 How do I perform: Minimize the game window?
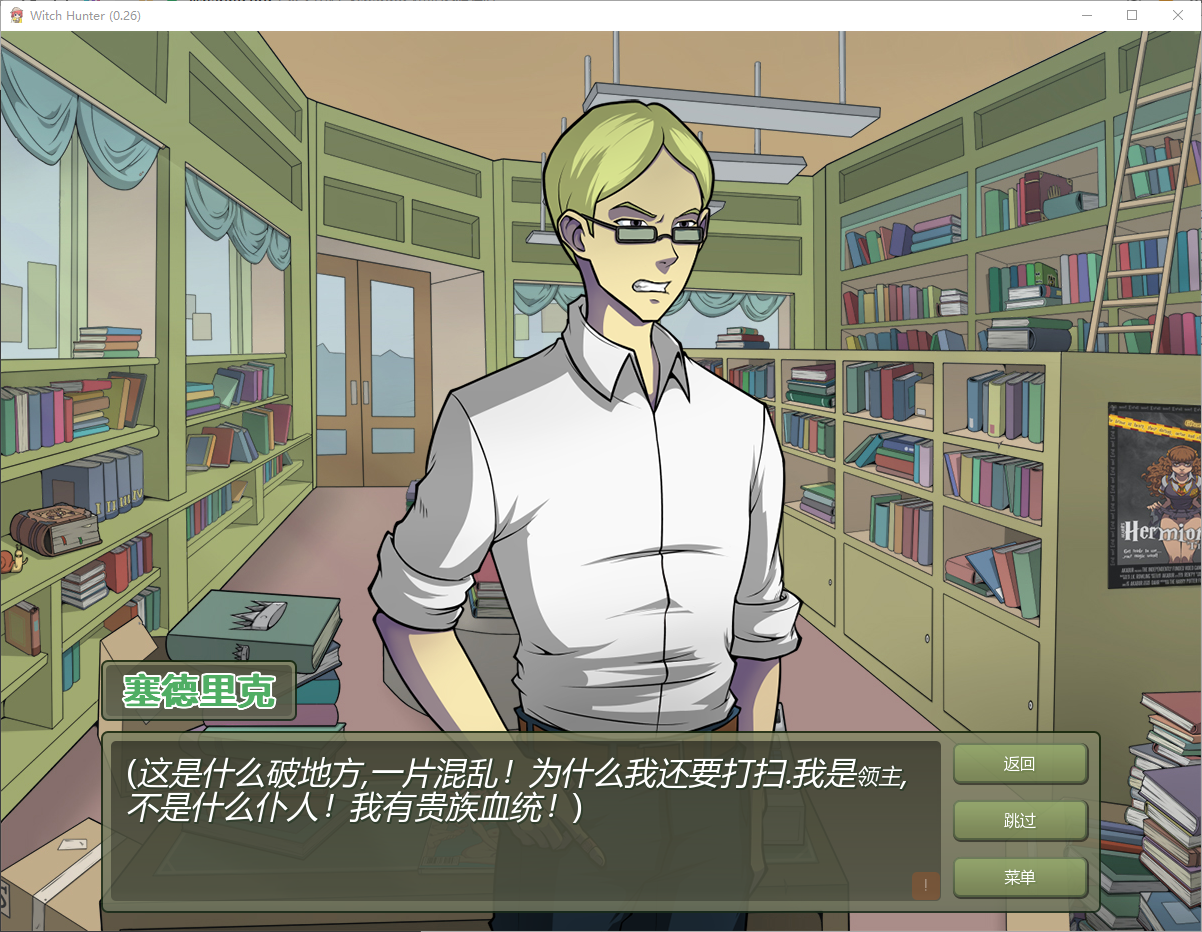[1087, 15]
